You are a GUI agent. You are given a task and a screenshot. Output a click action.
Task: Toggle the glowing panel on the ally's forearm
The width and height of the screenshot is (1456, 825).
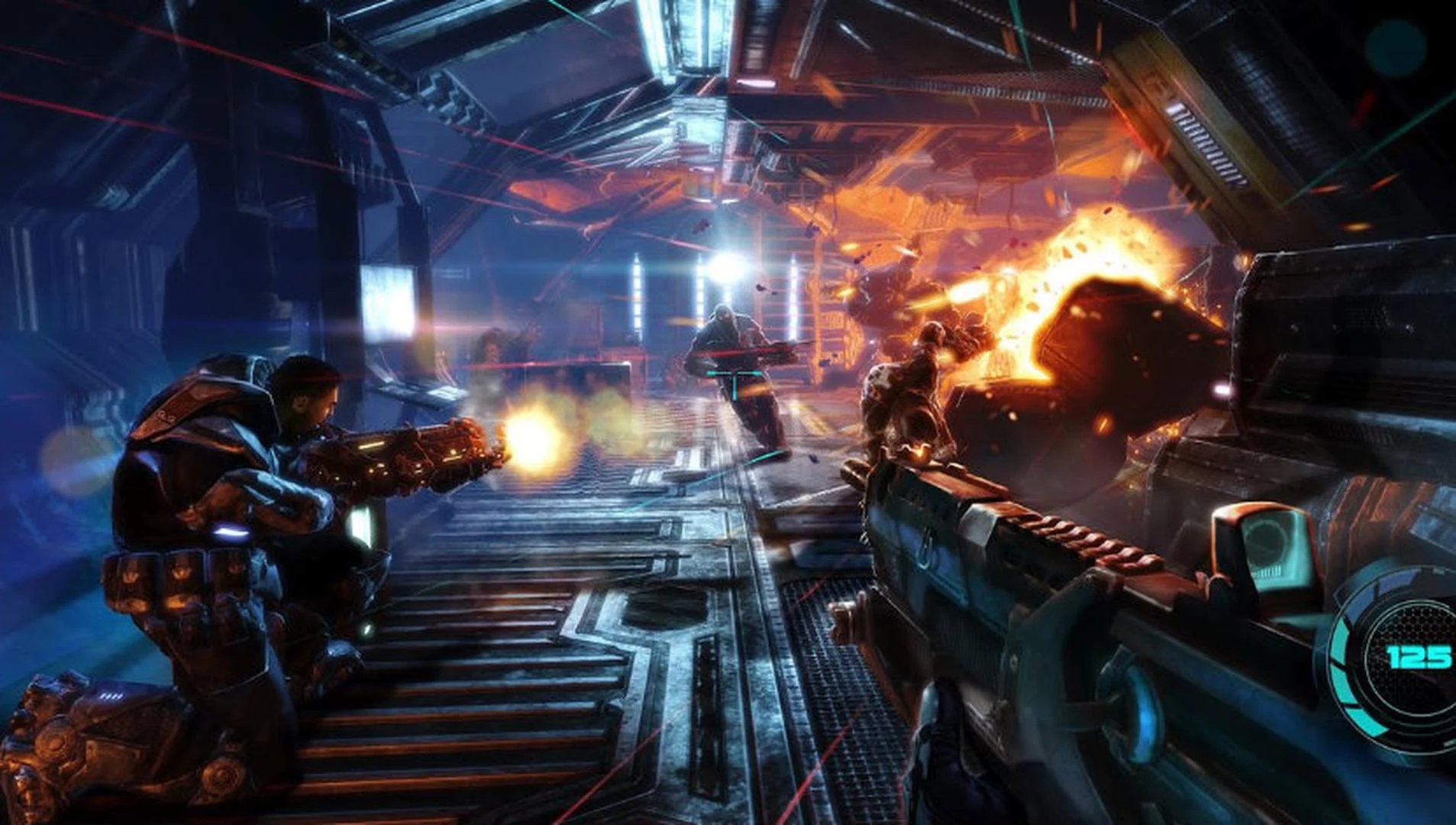(x=359, y=525)
